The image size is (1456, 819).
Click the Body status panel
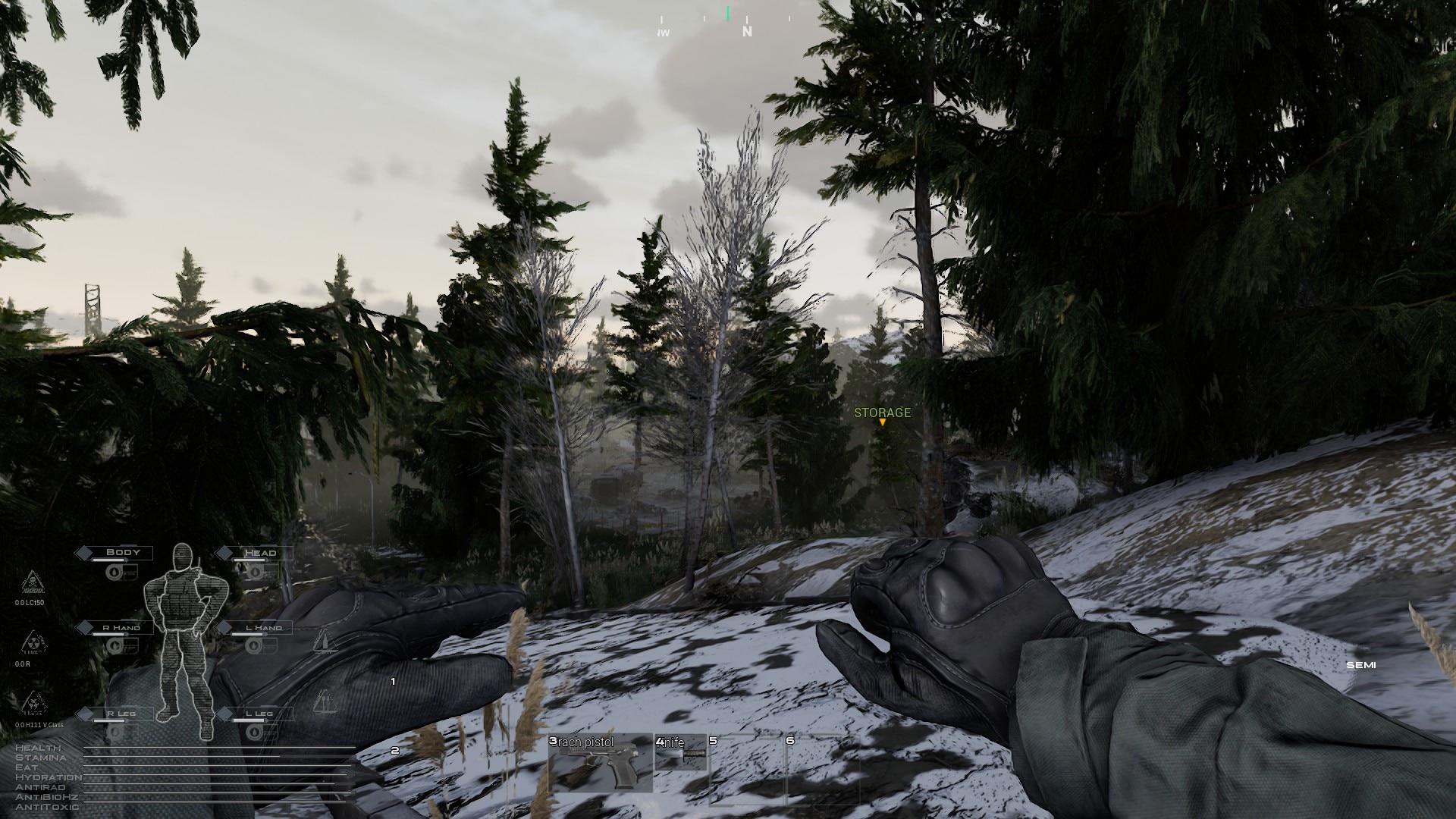click(122, 553)
